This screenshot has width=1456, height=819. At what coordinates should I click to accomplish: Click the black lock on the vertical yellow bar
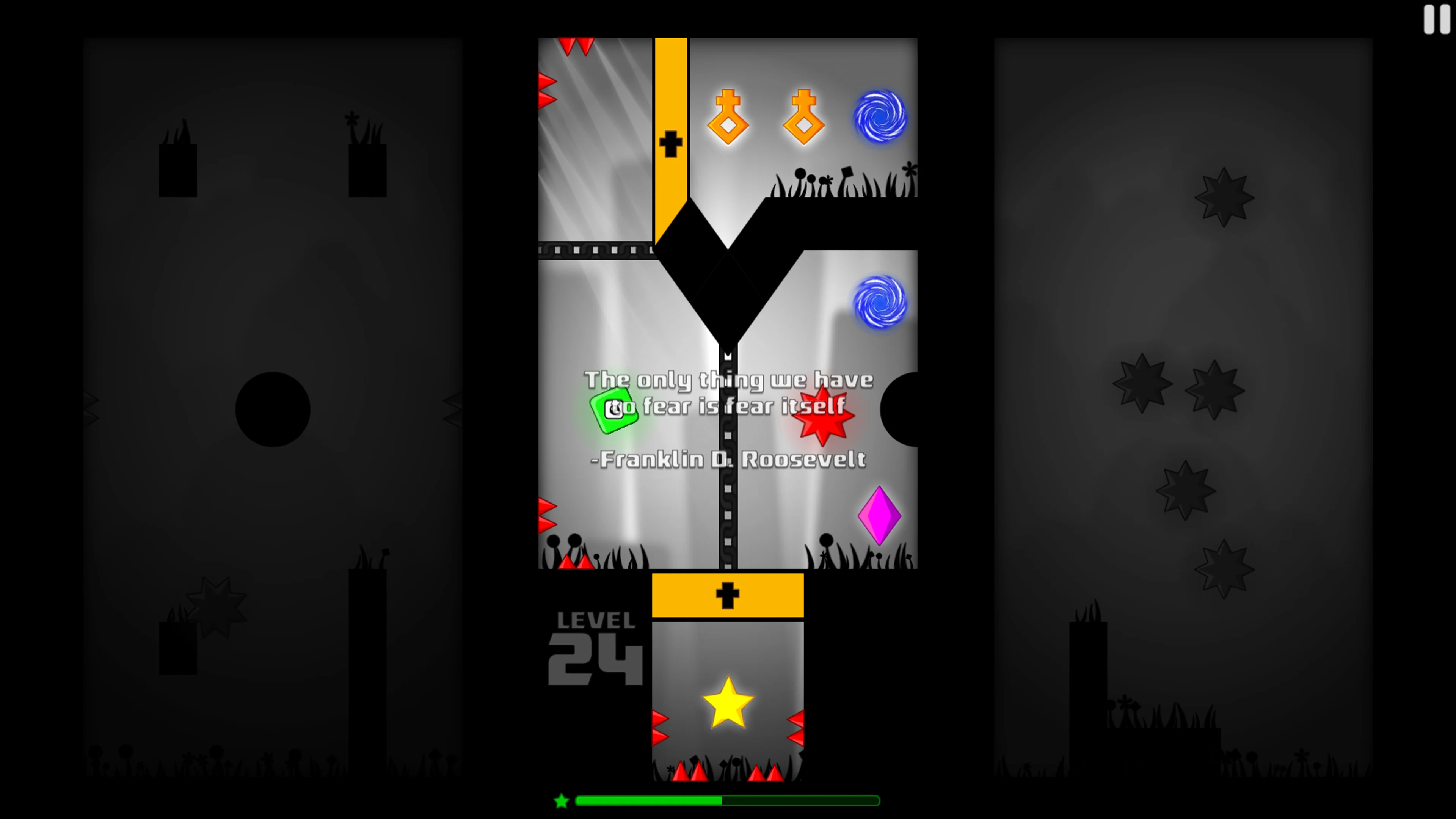pos(670,143)
